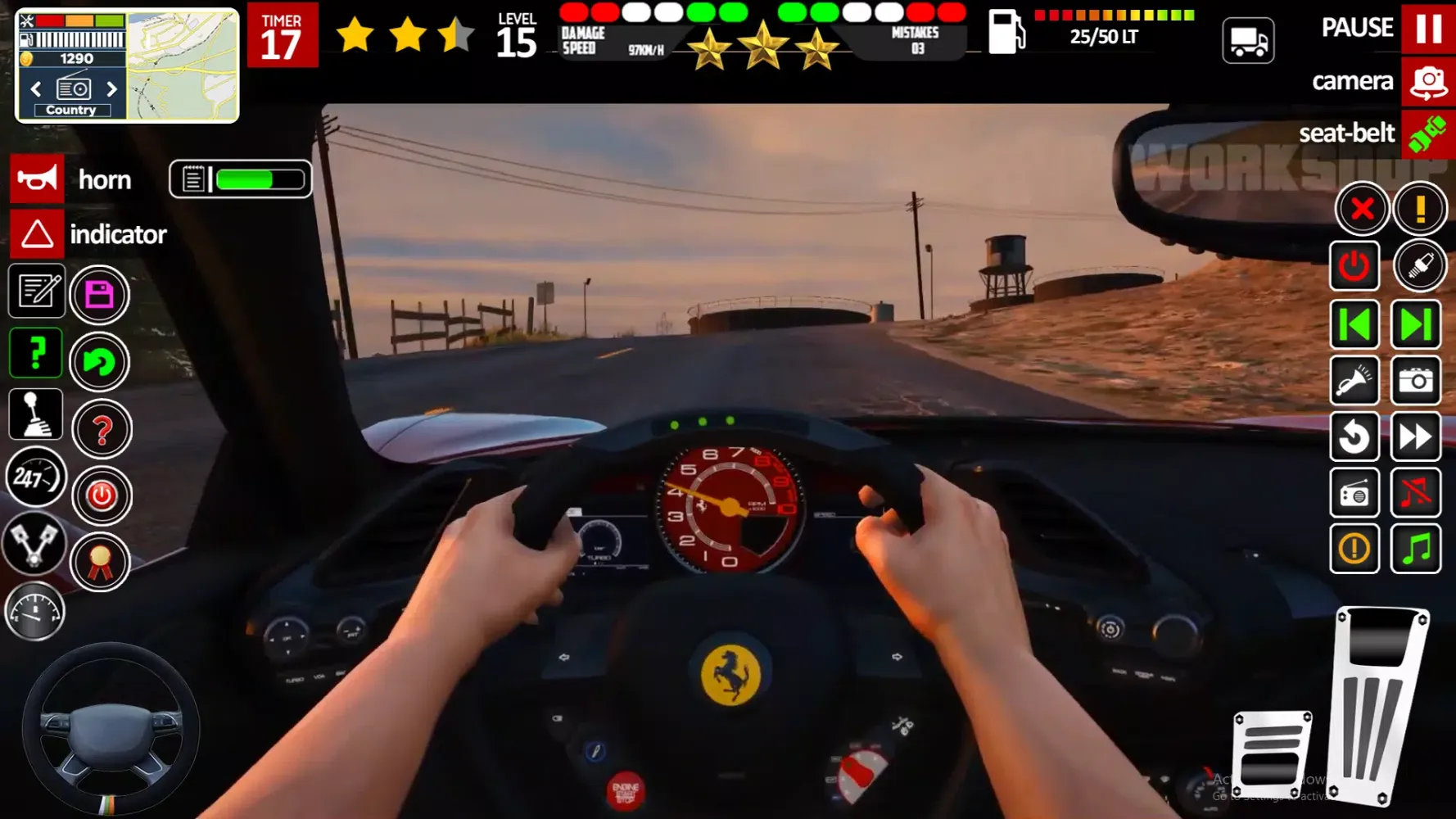This screenshot has width=1456, height=819.
Task: Click the award ribbon icon
Action: pos(102,562)
